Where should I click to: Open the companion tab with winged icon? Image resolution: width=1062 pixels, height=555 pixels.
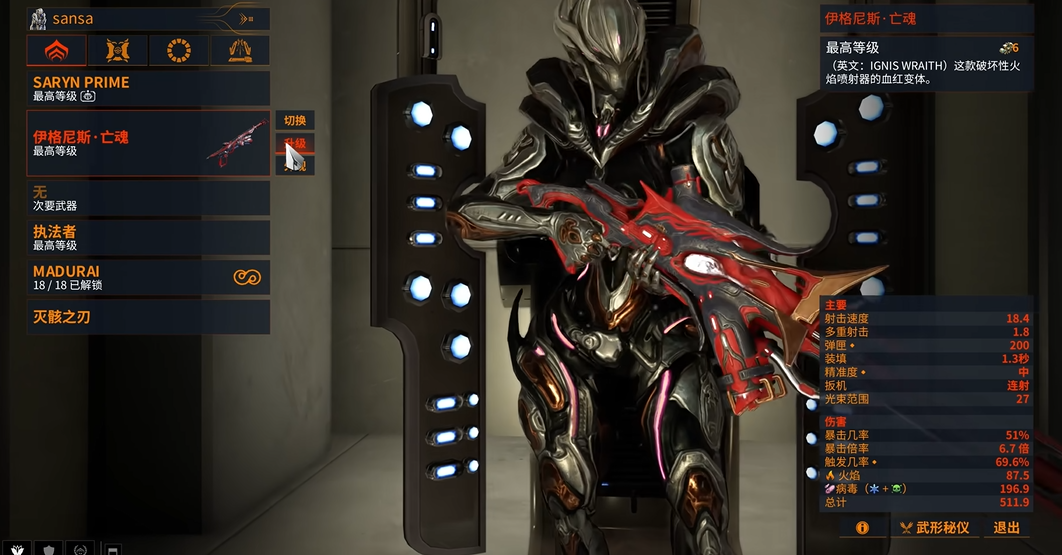click(117, 50)
